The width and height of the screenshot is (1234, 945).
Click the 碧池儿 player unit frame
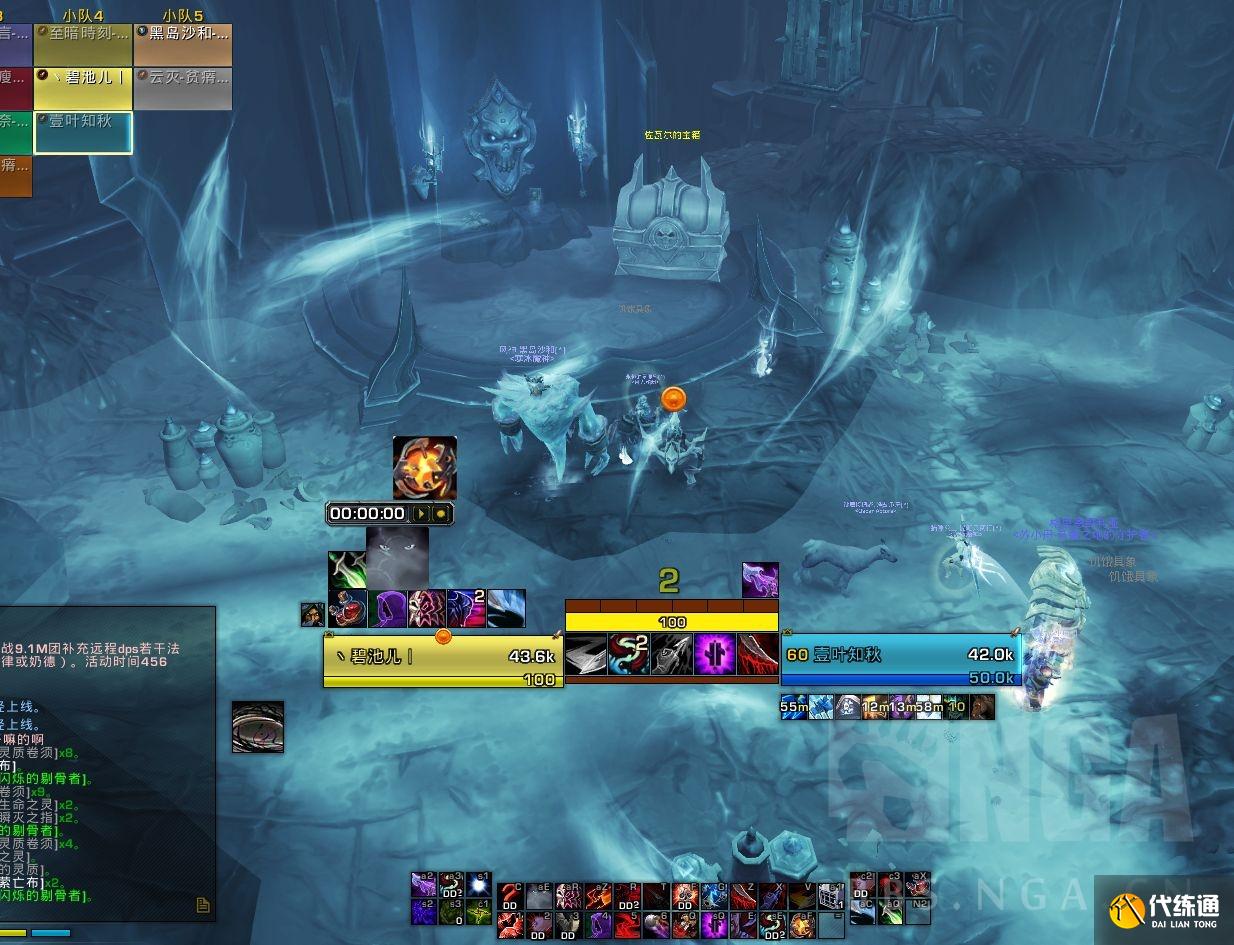pos(442,658)
